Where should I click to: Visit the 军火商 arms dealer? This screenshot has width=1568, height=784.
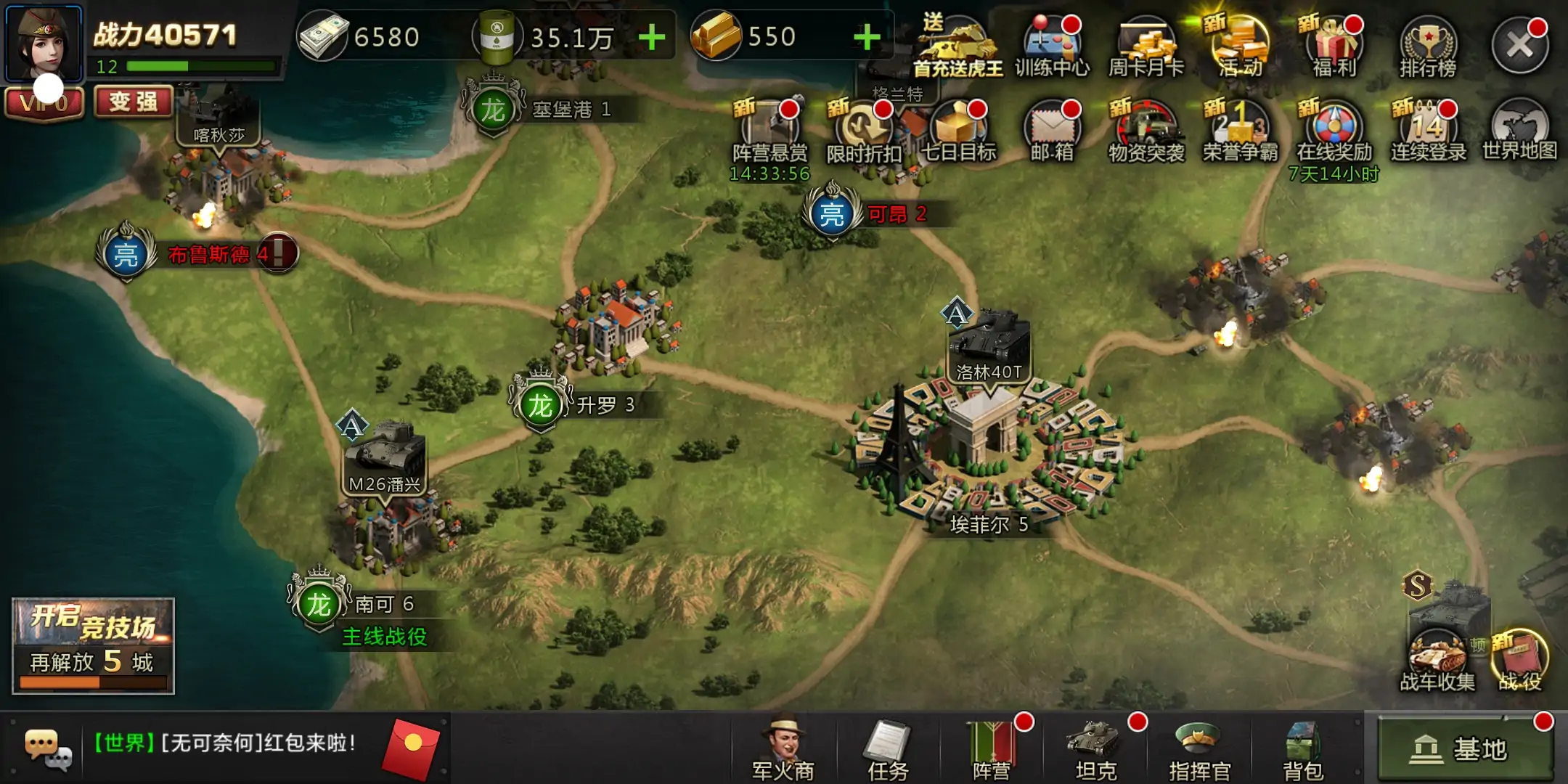783,749
